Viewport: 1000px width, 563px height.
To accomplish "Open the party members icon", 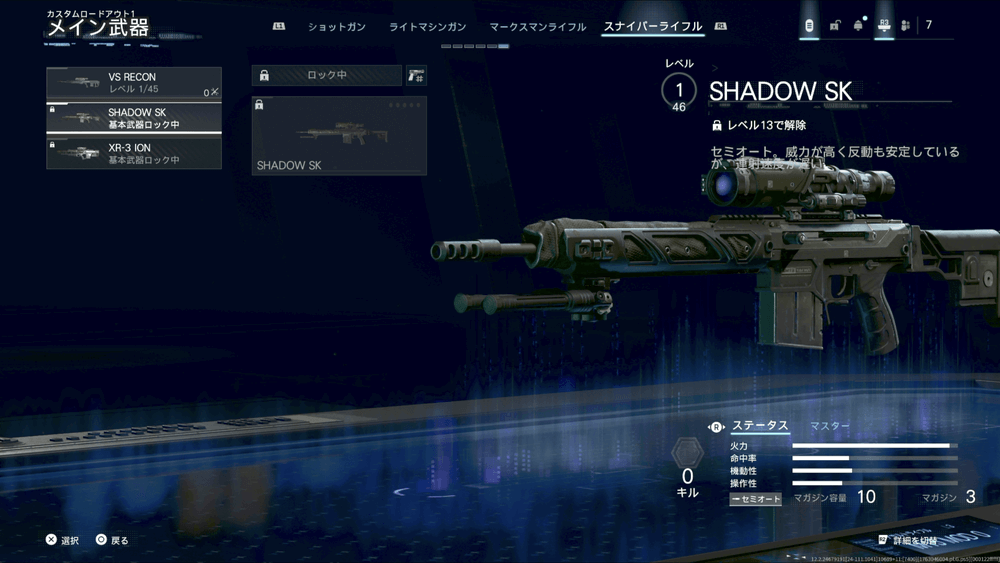I will pyautogui.click(x=905, y=26).
